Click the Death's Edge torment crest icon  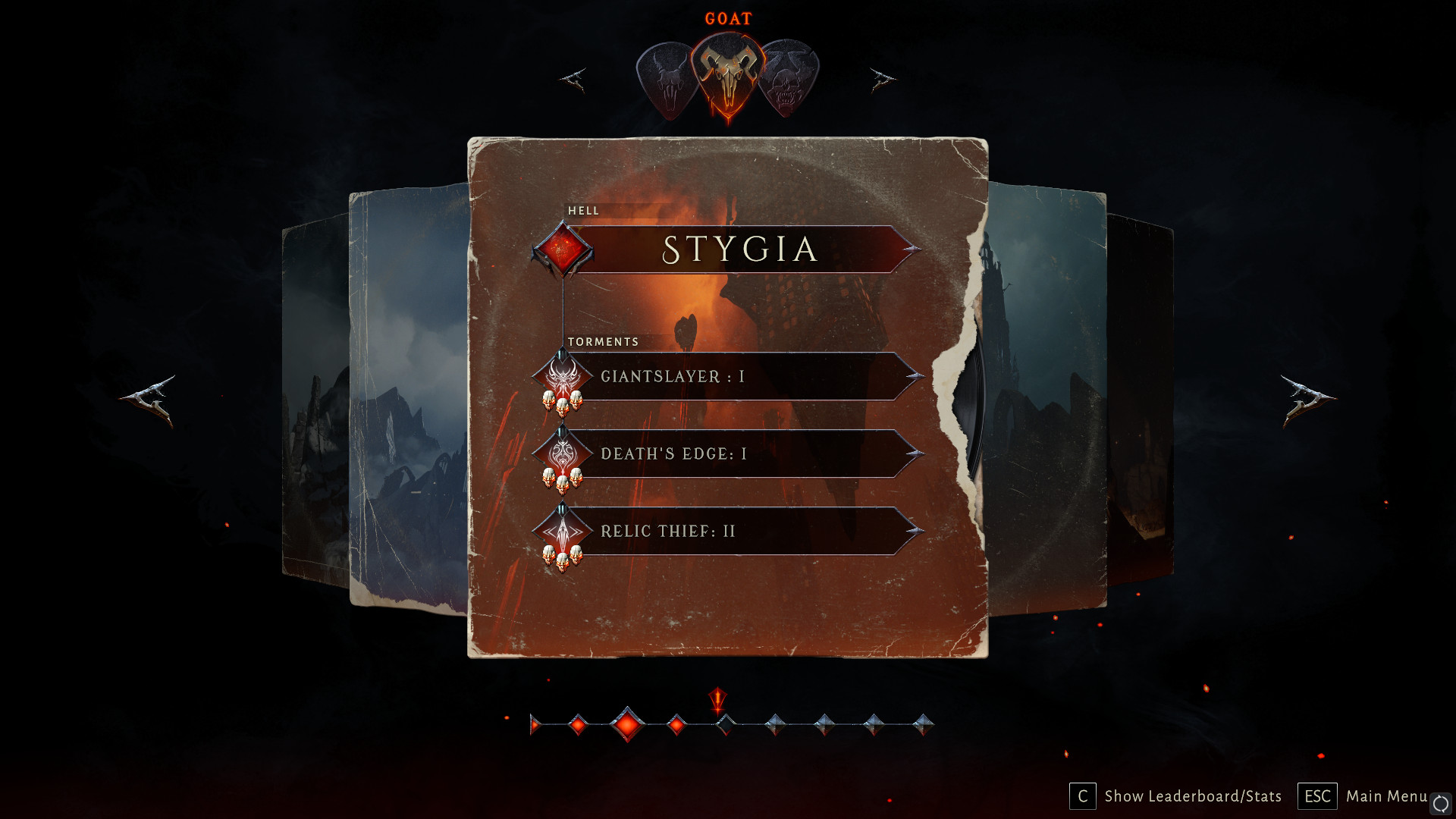coord(562,454)
